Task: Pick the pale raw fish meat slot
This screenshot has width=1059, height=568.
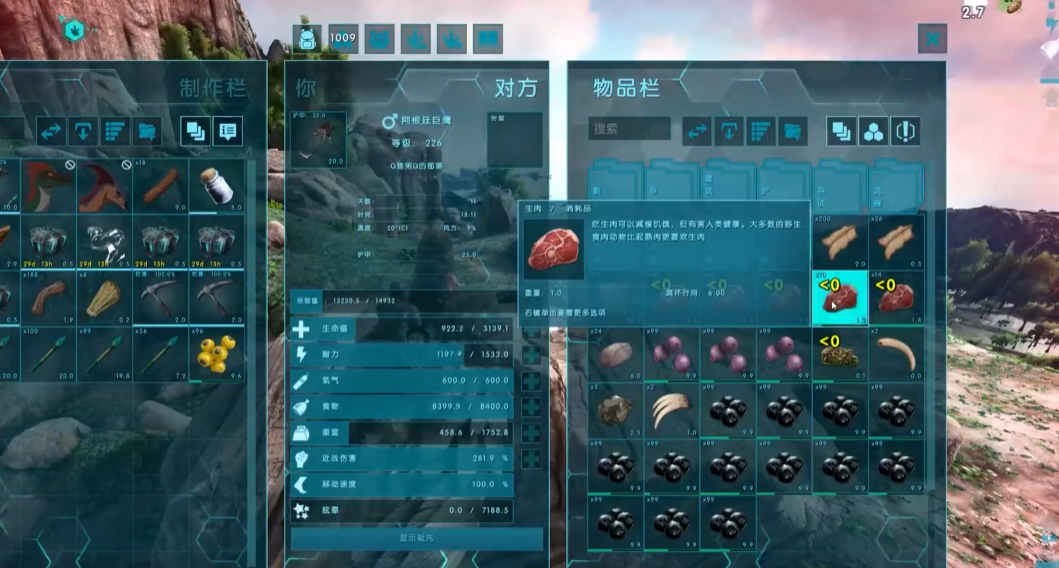Action: click(616, 353)
